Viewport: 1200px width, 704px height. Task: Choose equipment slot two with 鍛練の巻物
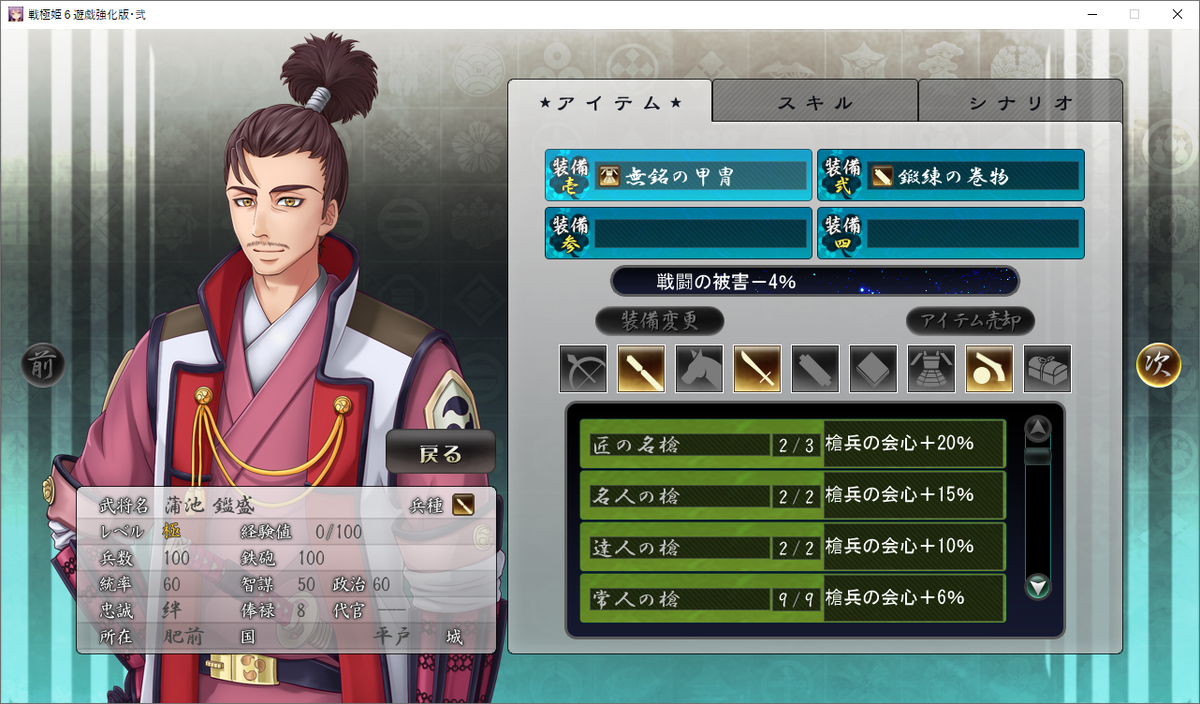pyautogui.click(x=950, y=176)
